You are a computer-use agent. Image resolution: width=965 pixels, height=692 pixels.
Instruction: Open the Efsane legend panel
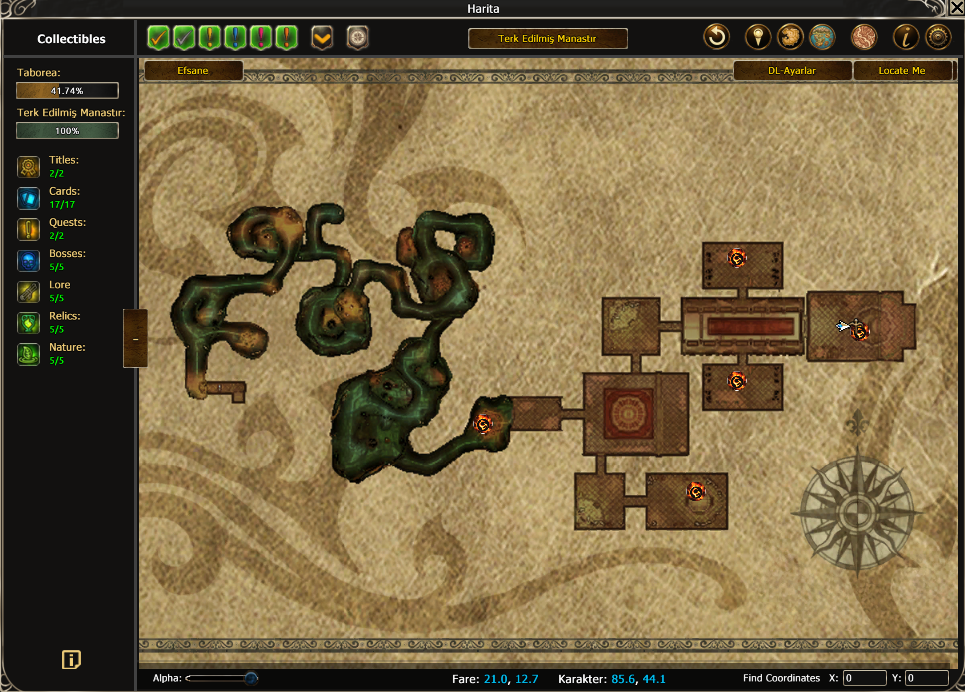[194, 71]
